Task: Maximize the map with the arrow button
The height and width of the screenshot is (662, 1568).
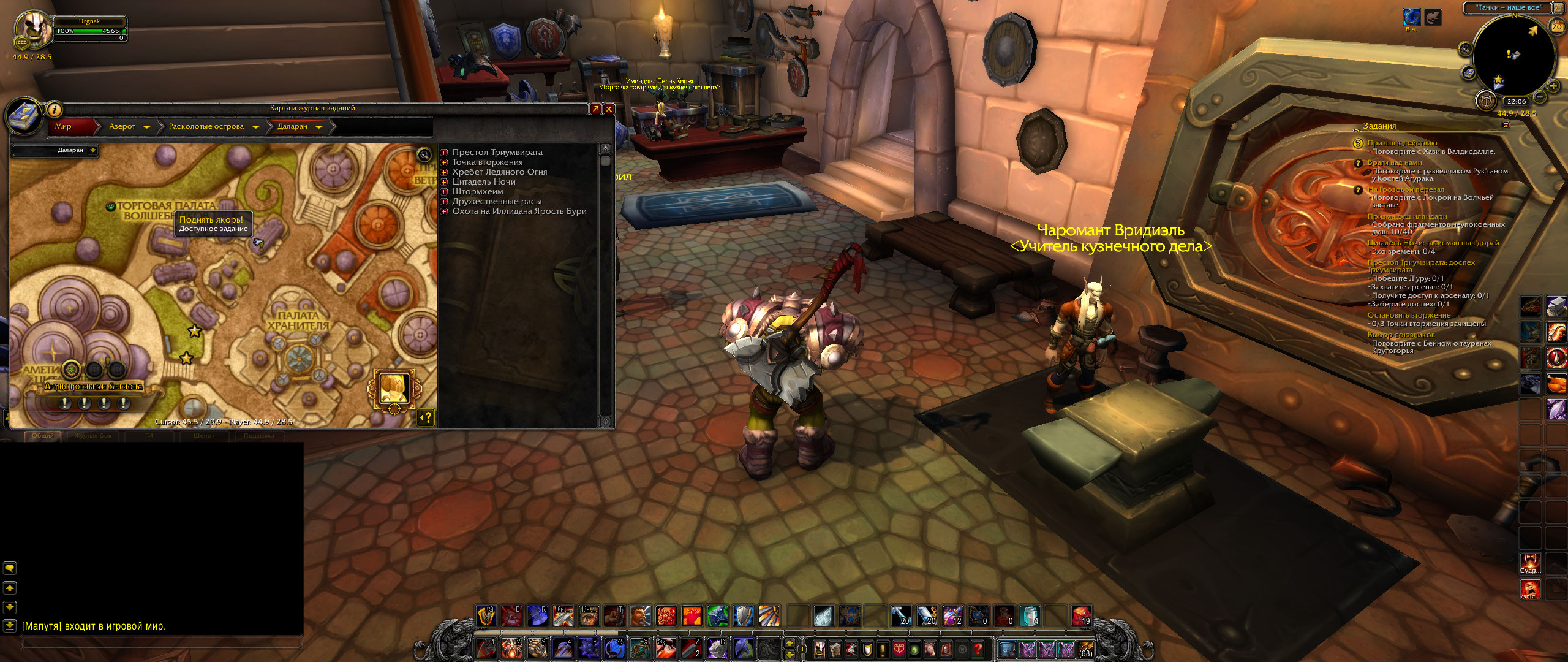Action: point(595,108)
